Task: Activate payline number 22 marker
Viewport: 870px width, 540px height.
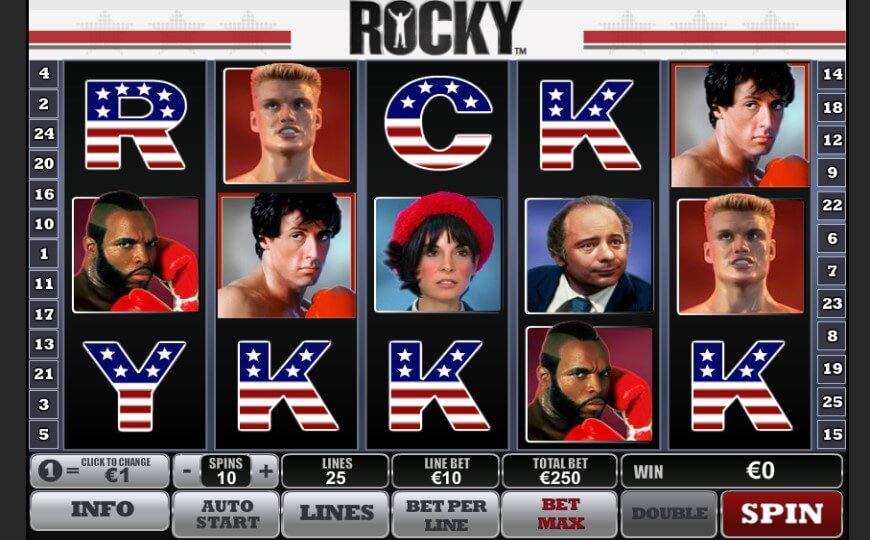Action: point(832,205)
